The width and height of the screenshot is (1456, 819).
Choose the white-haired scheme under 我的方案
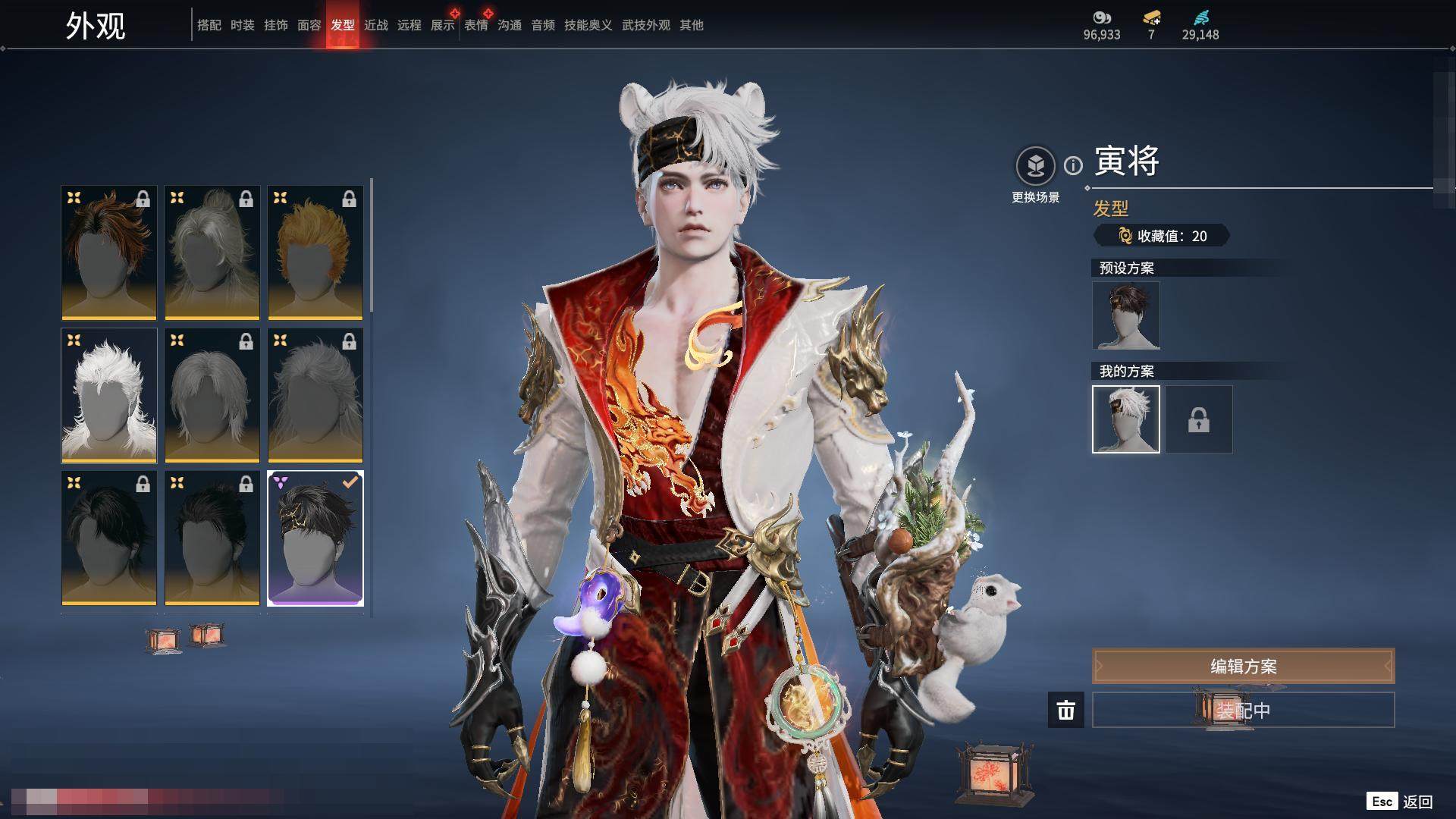point(1125,419)
